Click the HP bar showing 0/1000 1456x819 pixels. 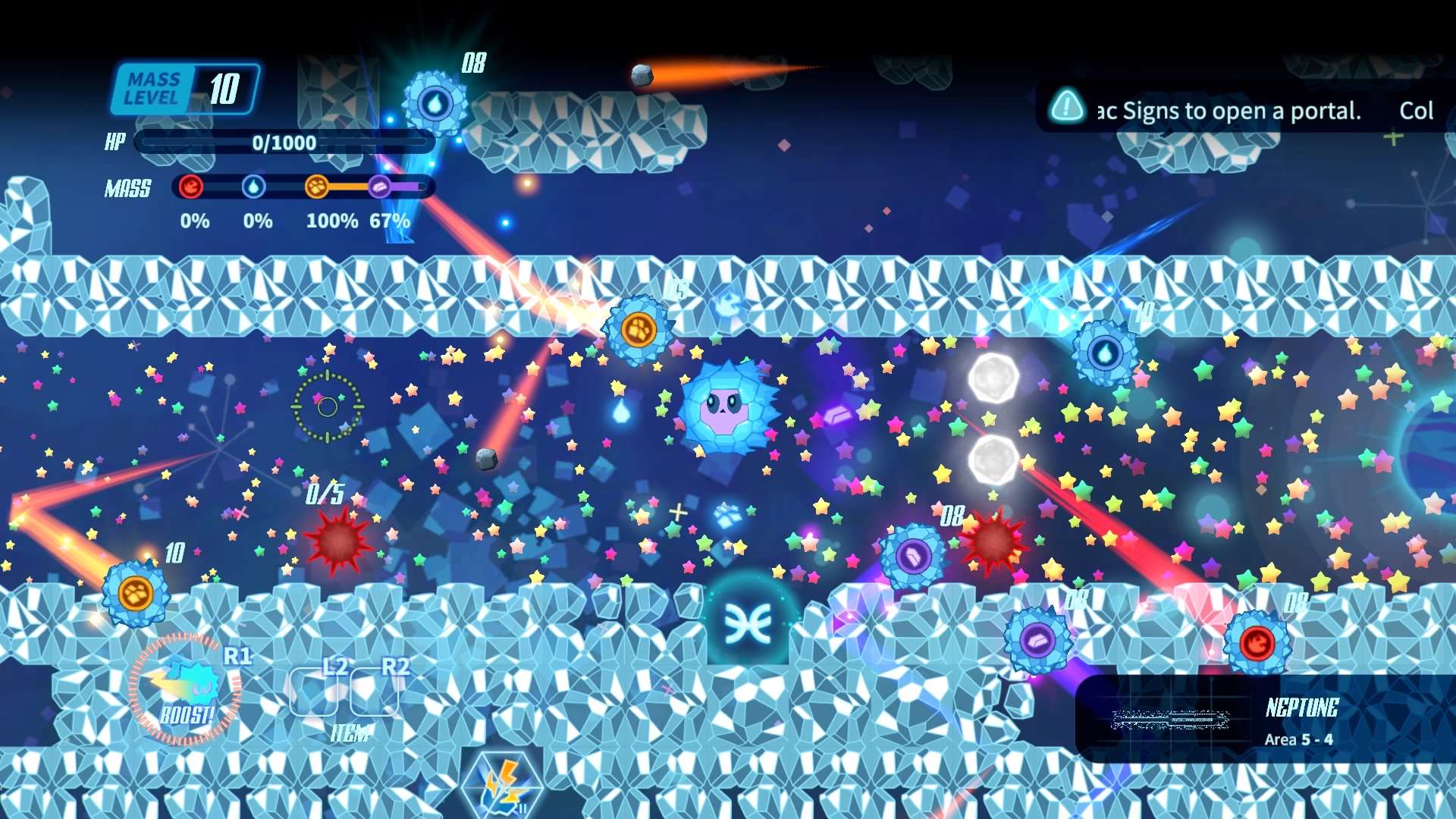tap(284, 143)
